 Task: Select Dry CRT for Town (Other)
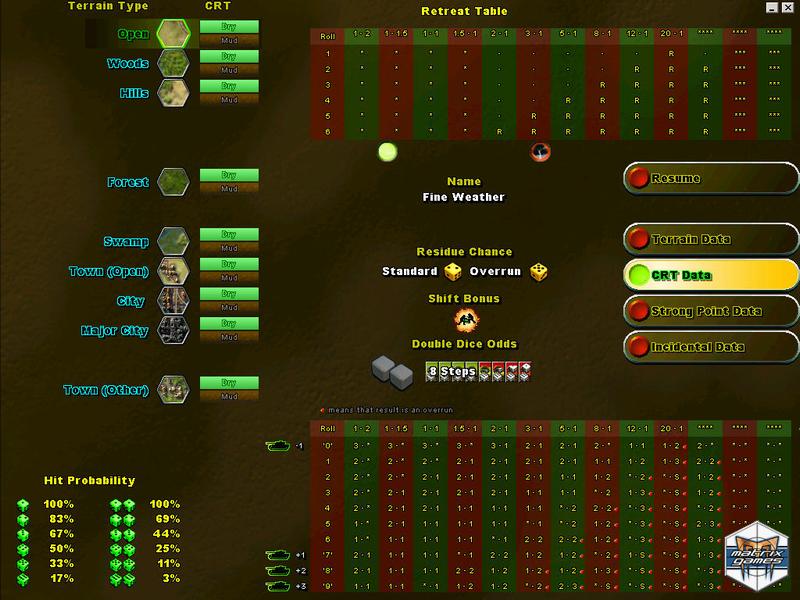coord(229,382)
